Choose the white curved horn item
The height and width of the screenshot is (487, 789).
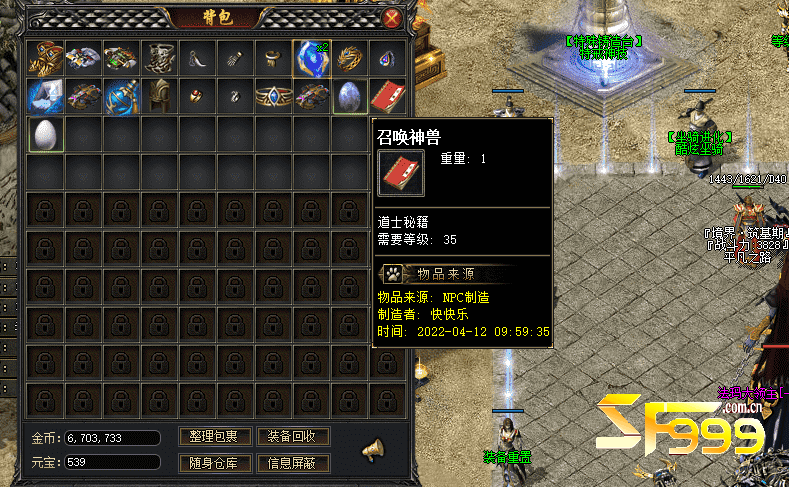click(x=198, y=59)
